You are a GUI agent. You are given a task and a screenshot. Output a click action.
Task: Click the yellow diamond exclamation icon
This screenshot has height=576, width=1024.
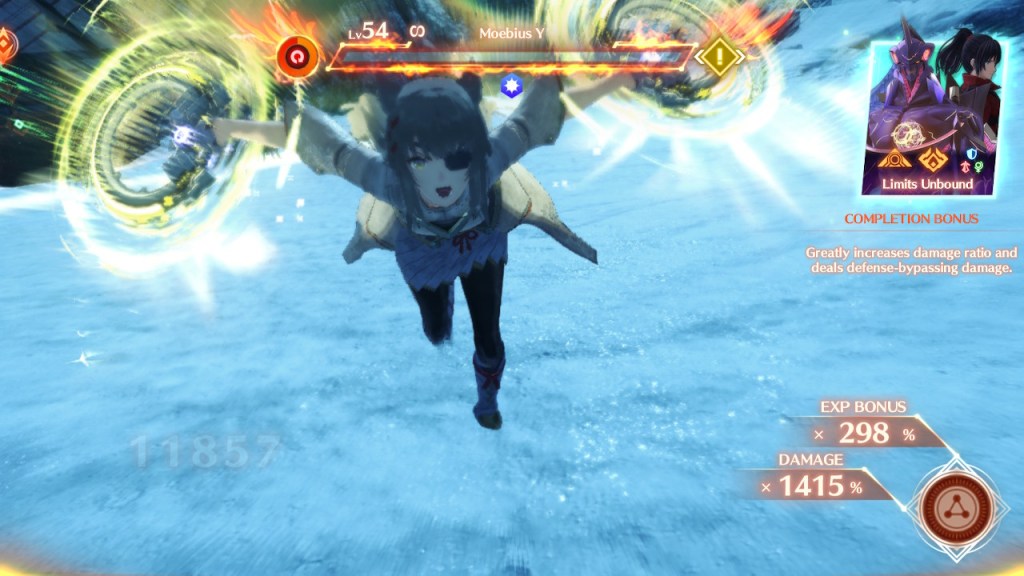click(720, 57)
